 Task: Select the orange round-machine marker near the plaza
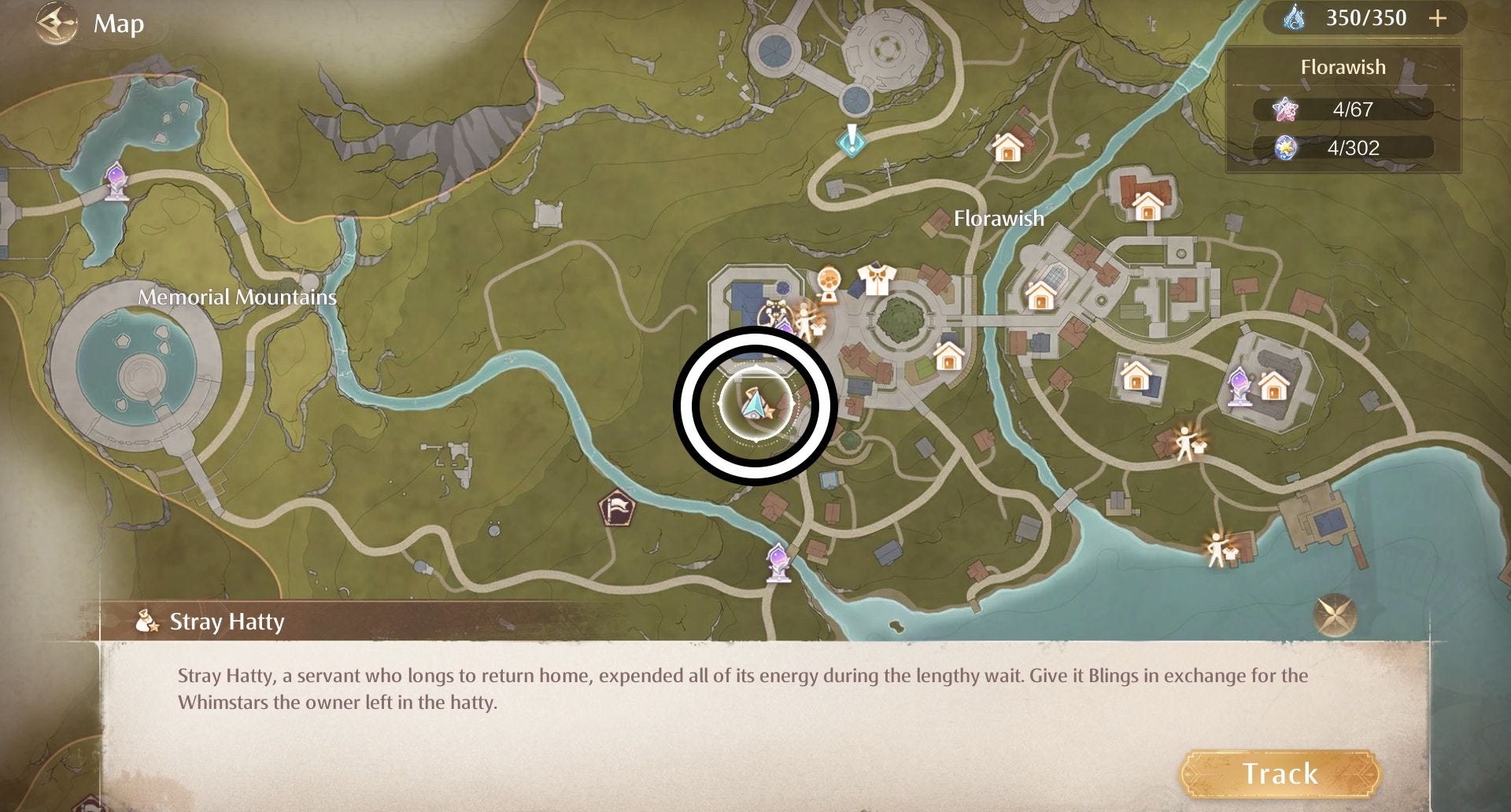828,283
